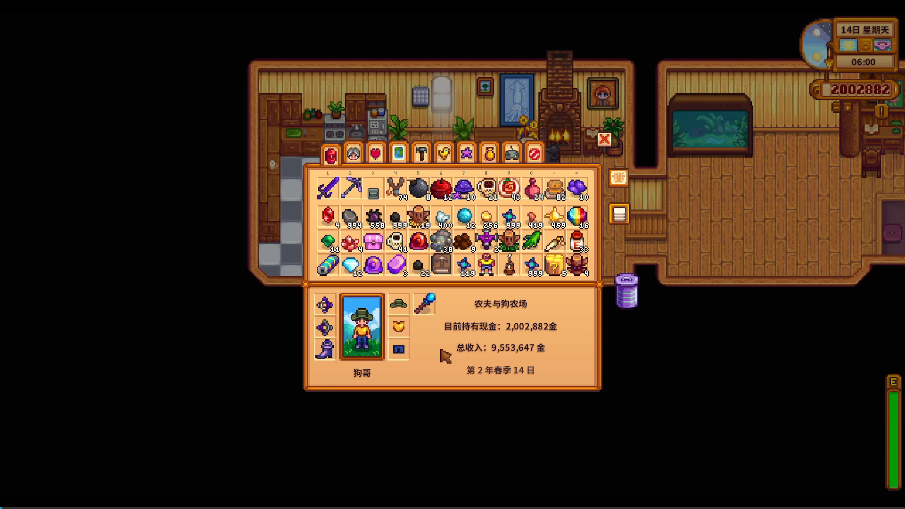Viewport: 905px width, 509px height.
Task: Open the Crafting tab with the hammer icon
Action: [x=421, y=153]
